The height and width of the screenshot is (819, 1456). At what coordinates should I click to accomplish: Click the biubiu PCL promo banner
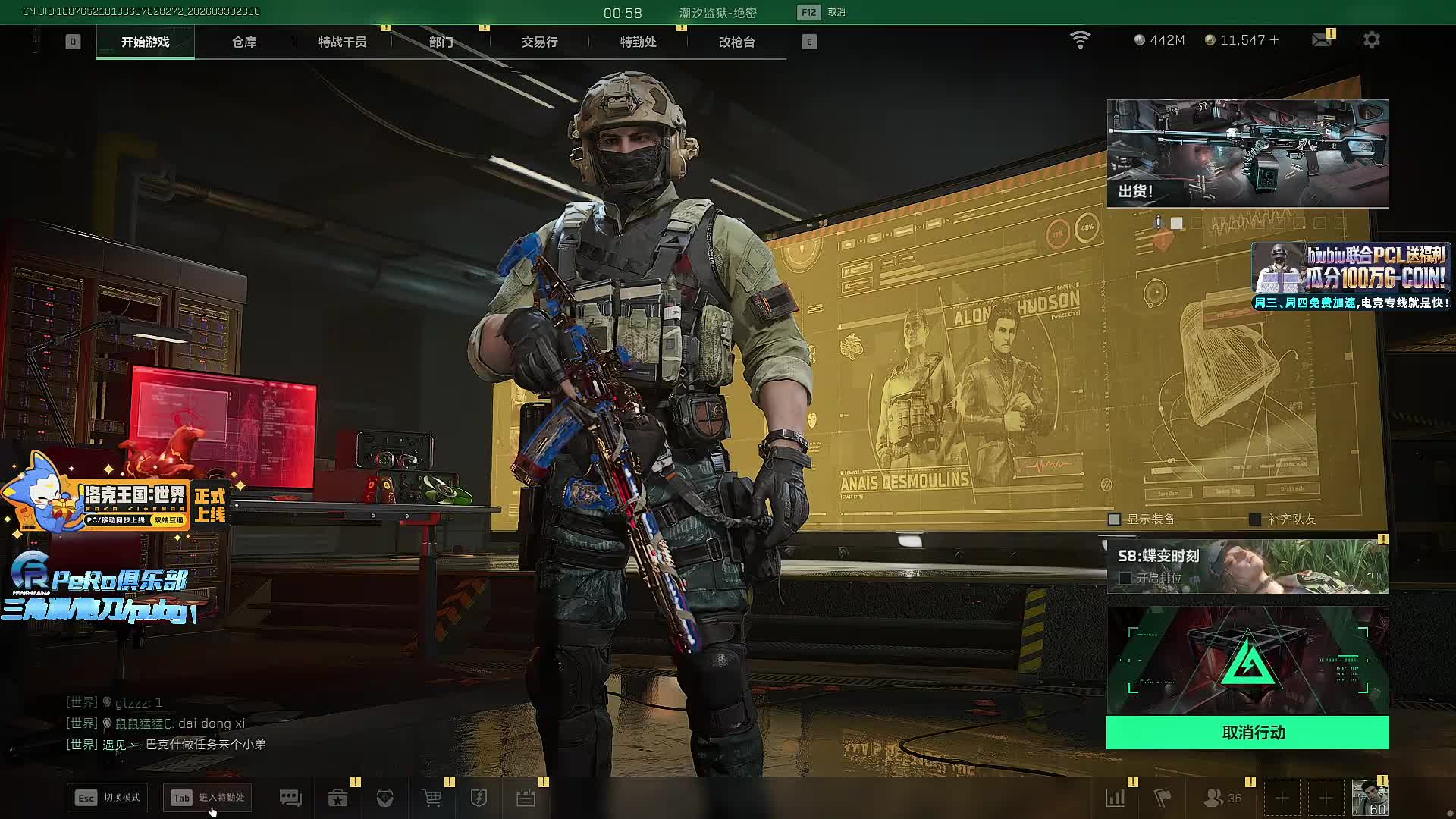click(1351, 276)
